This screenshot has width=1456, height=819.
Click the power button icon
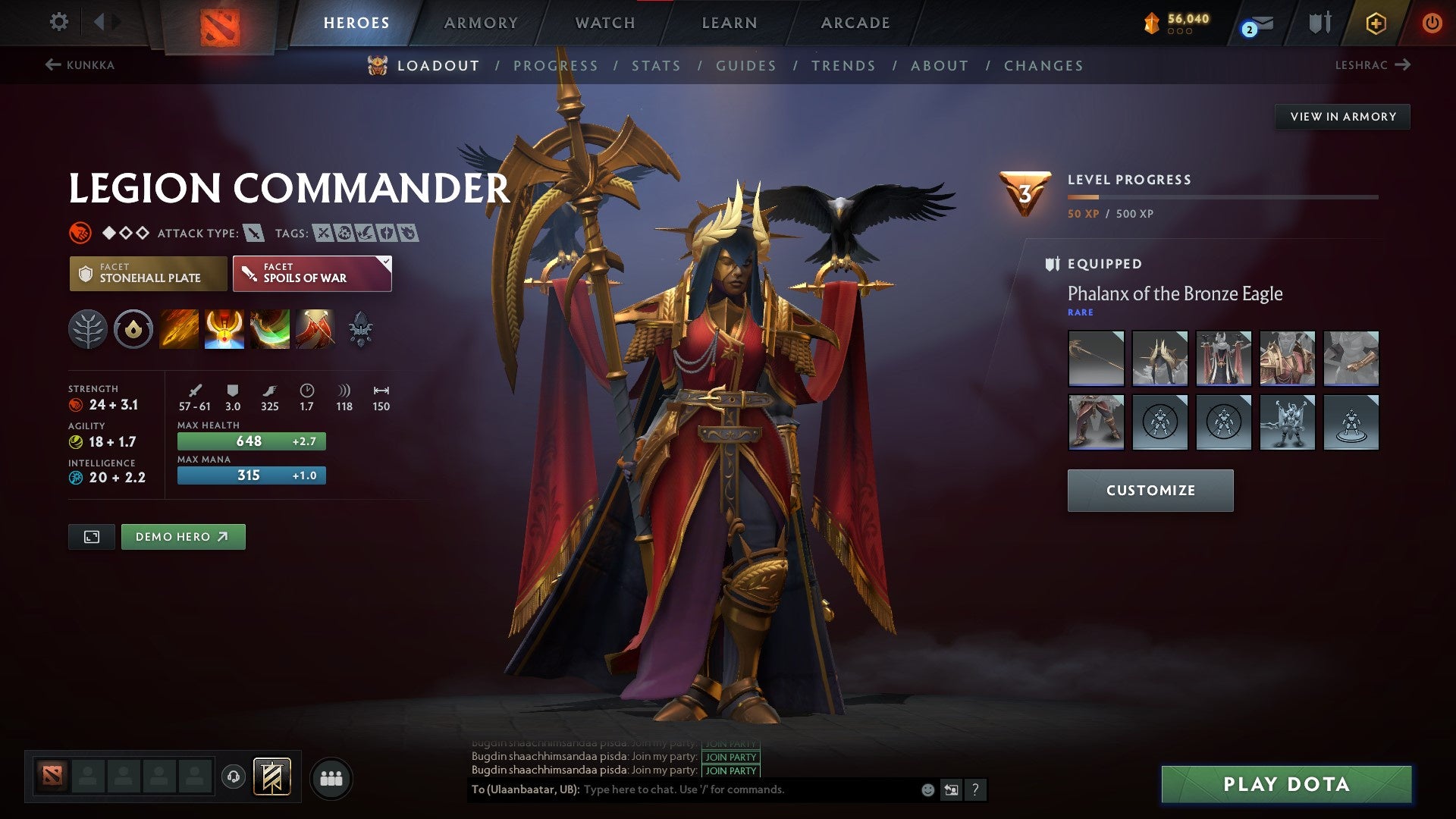pos(1432,23)
